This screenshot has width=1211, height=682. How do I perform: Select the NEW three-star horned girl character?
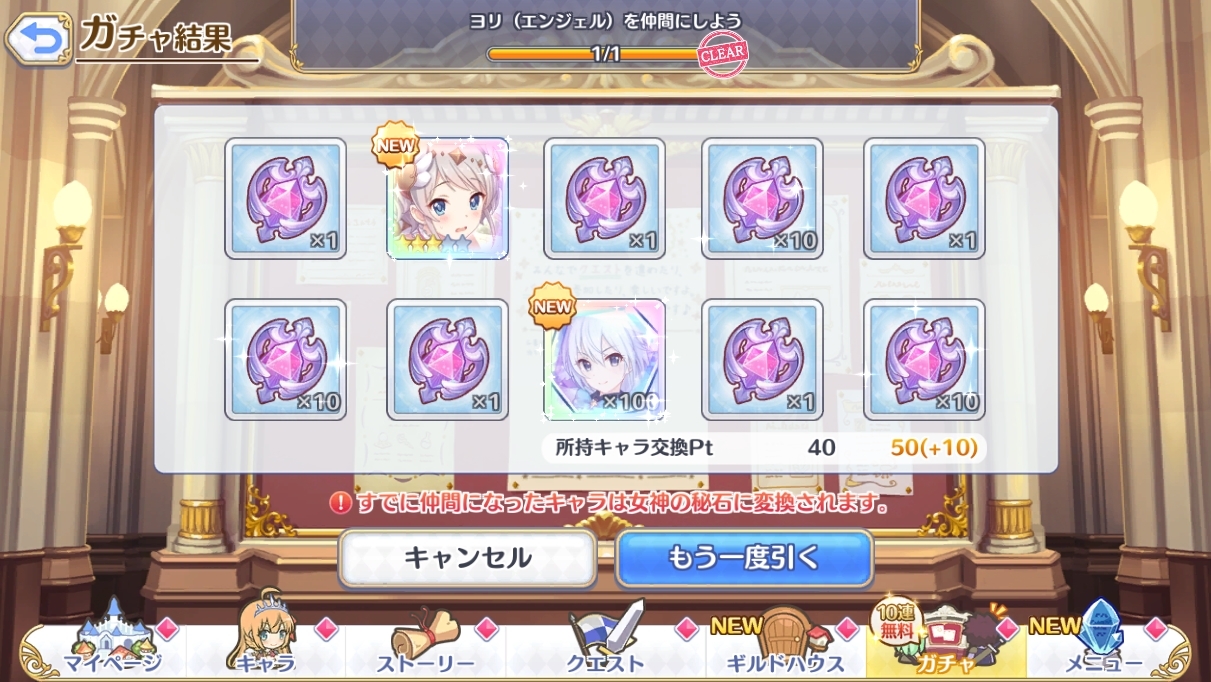[x=447, y=199]
